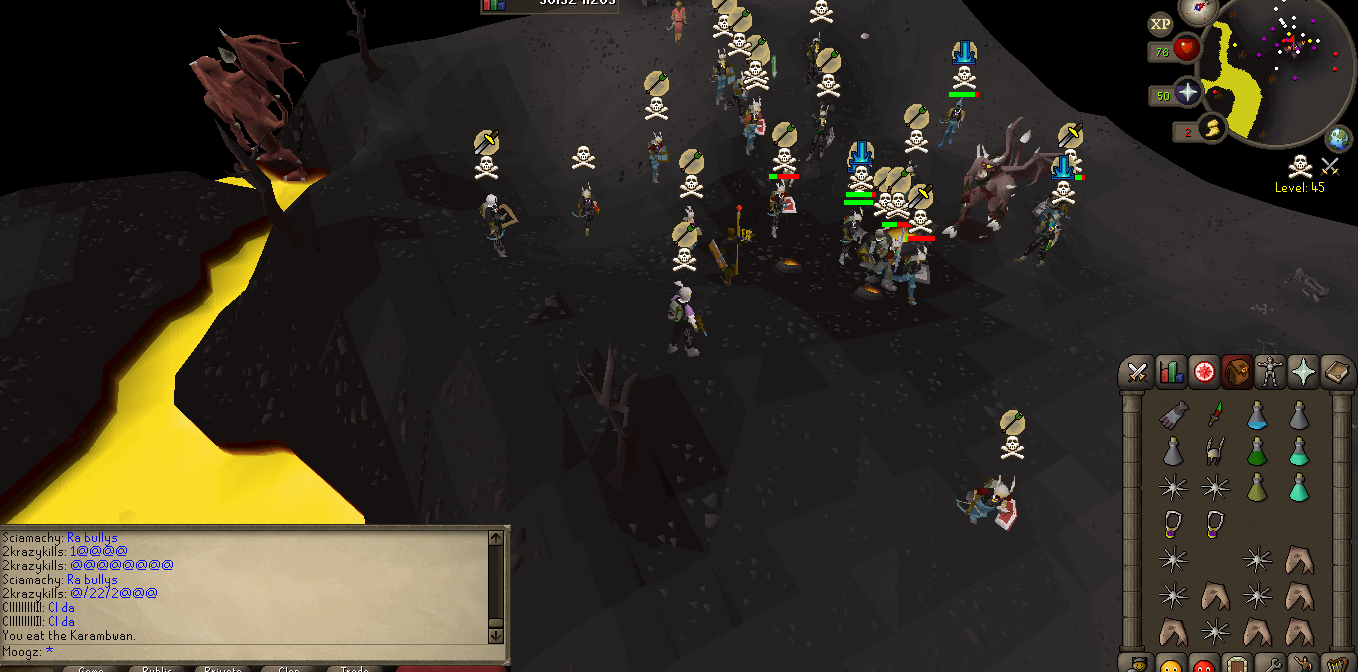Click the compass to face north
The height and width of the screenshot is (672, 1358).
(1196, 9)
